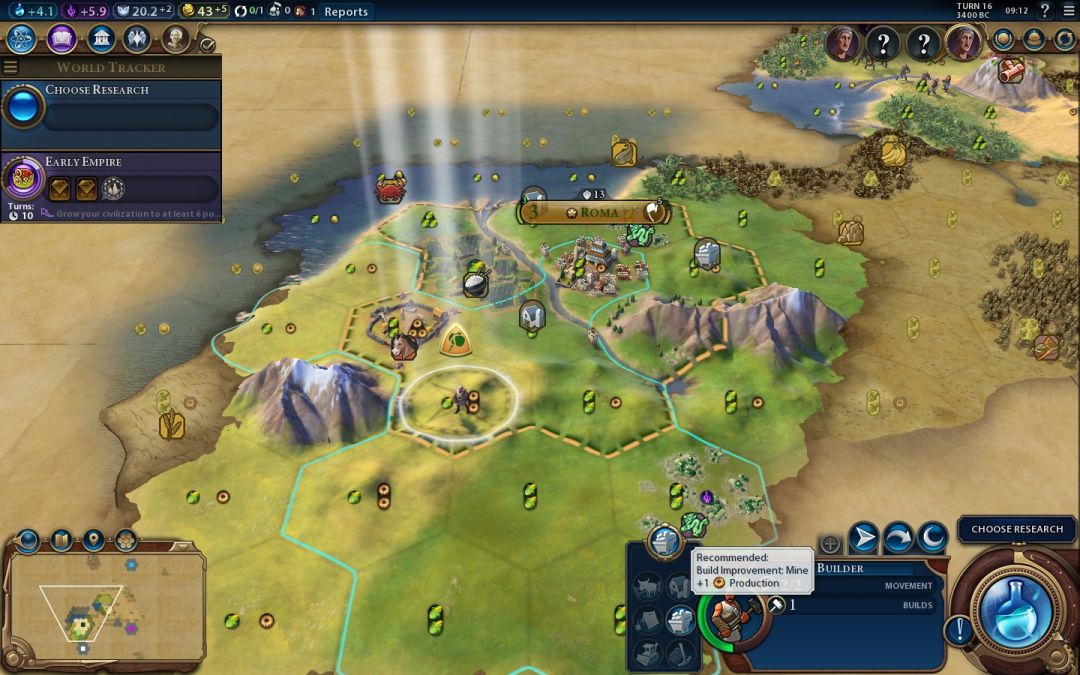The height and width of the screenshot is (675, 1080).
Task: Put the builder to sleep with moon icon
Action: [932, 540]
